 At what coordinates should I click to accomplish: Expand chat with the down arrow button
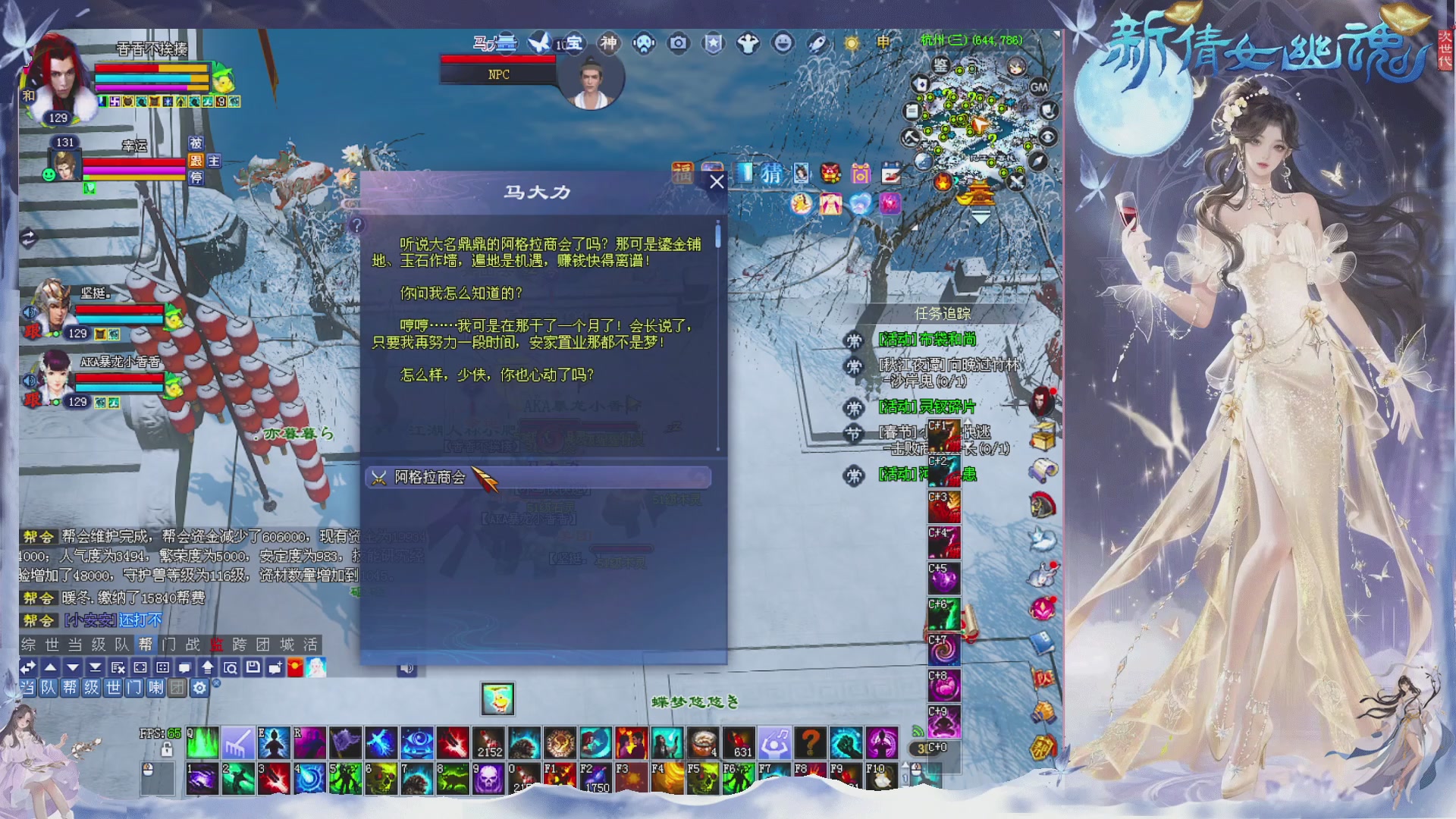(71, 668)
